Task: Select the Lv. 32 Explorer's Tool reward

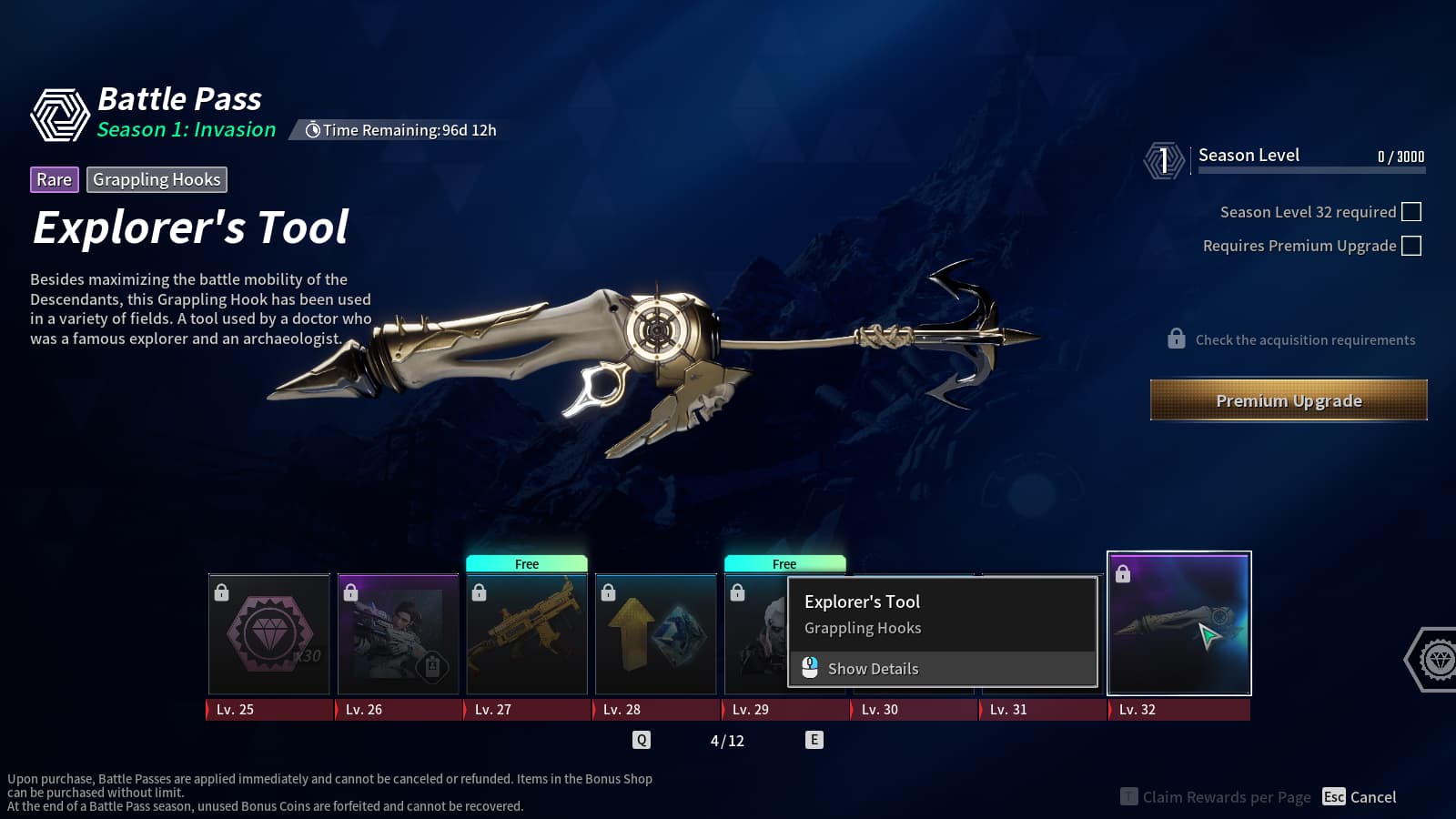Action: pos(1178,624)
